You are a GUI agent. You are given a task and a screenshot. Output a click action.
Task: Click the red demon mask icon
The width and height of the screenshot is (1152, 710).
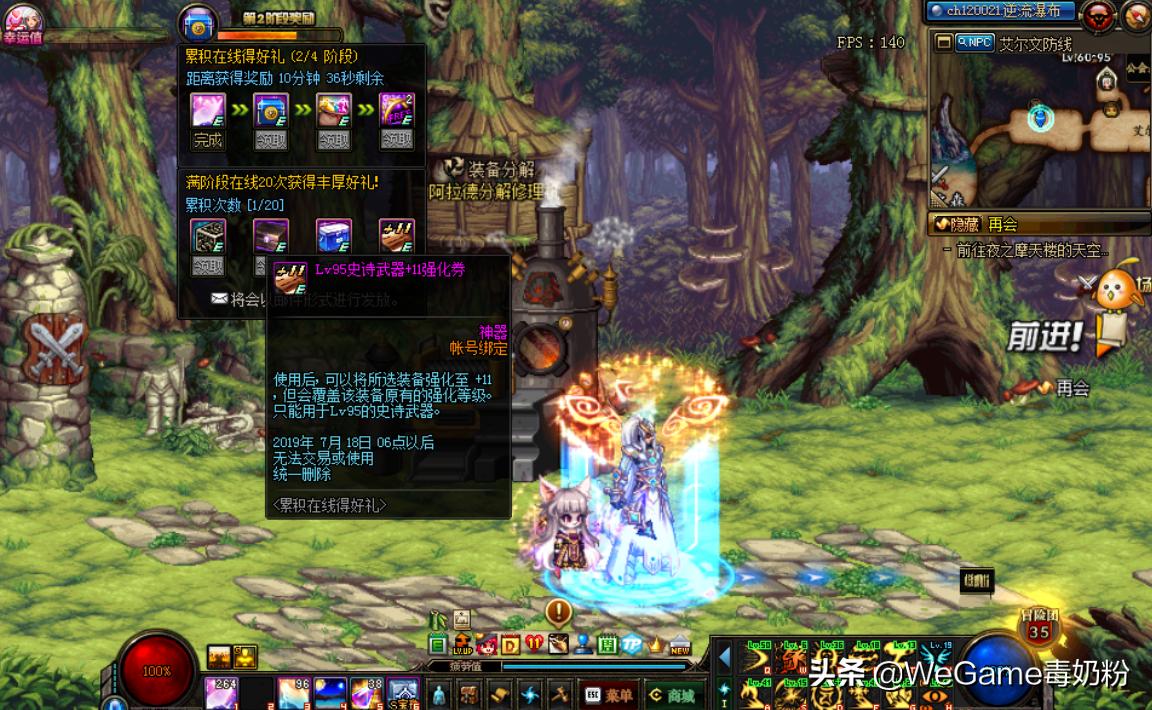tap(1100, 17)
